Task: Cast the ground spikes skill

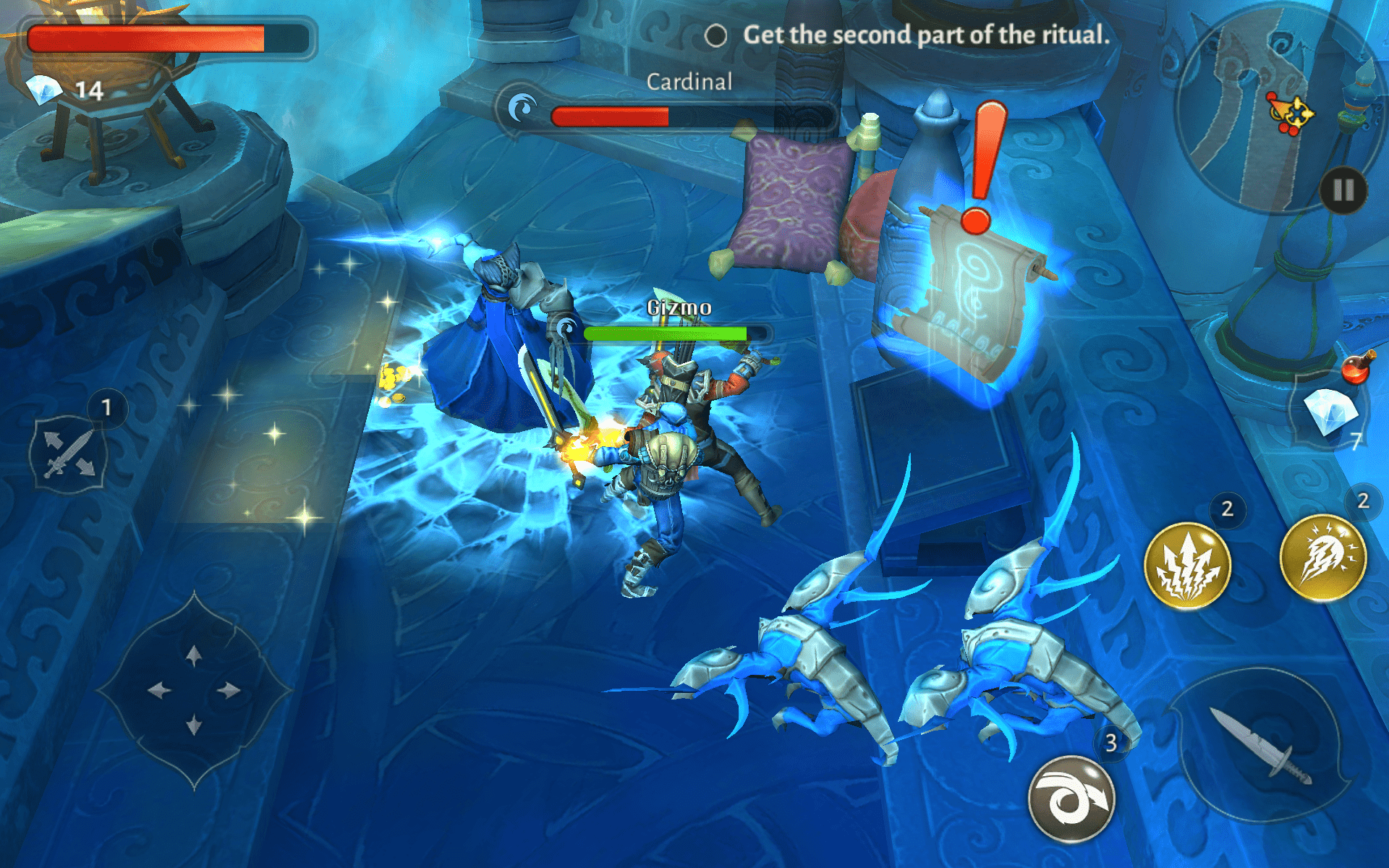Action: coord(1187,566)
